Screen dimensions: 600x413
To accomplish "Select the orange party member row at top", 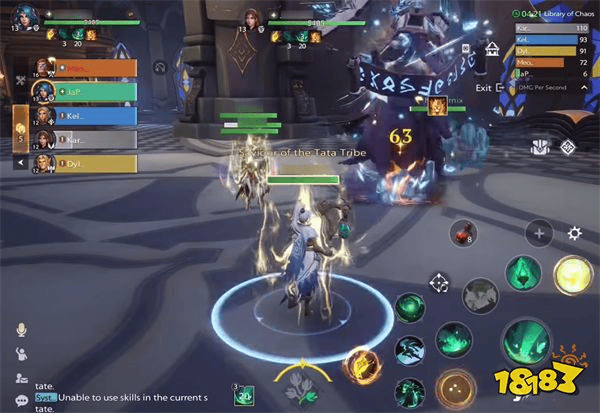I will click(x=88, y=68).
